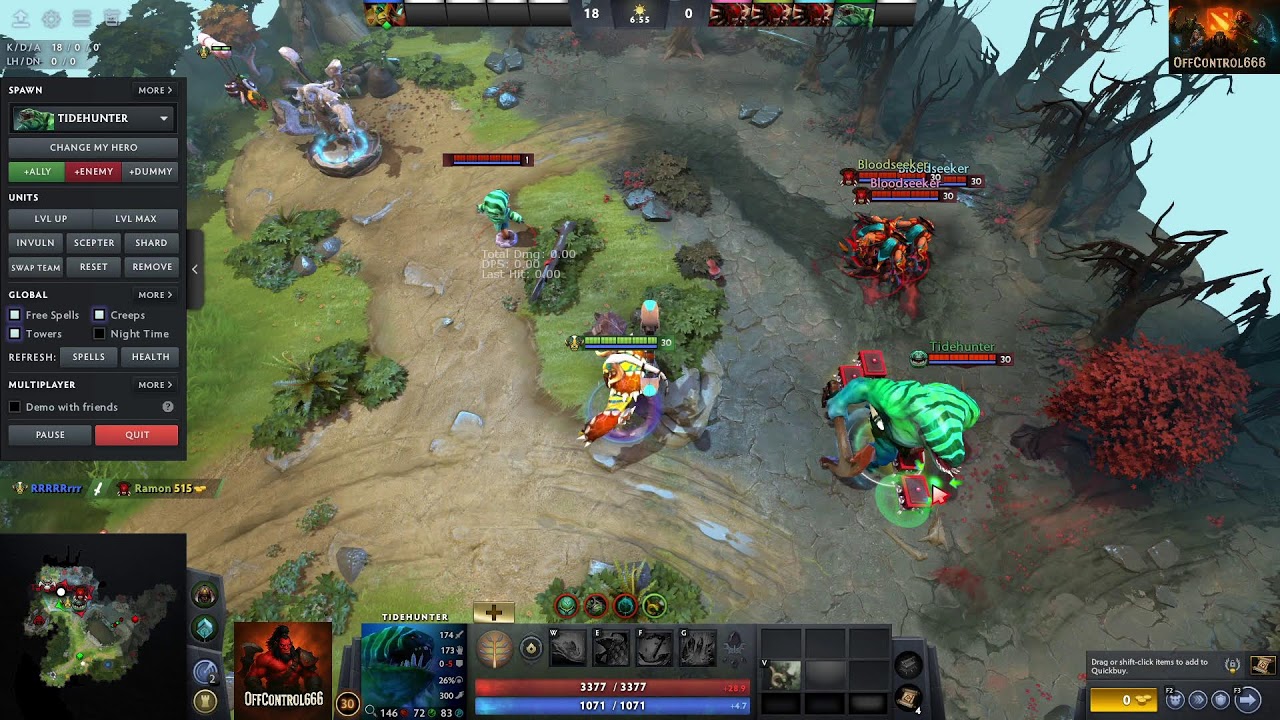The width and height of the screenshot is (1280, 720).
Task: Remove the selected unit
Action: coord(152,267)
